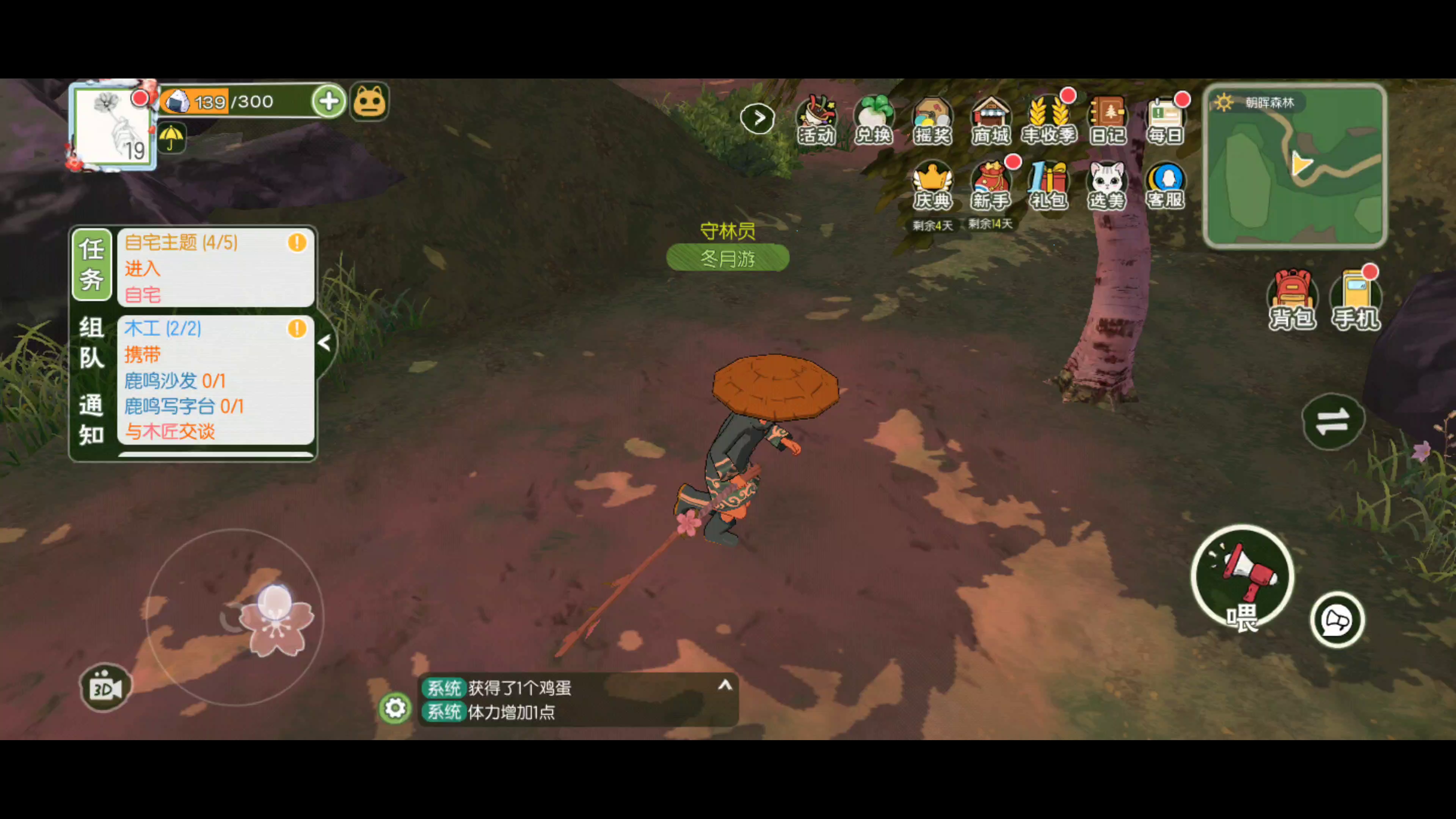1456x819 pixels.
Task: Open the 朝晖森林 minimap
Action: click(x=1295, y=166)
